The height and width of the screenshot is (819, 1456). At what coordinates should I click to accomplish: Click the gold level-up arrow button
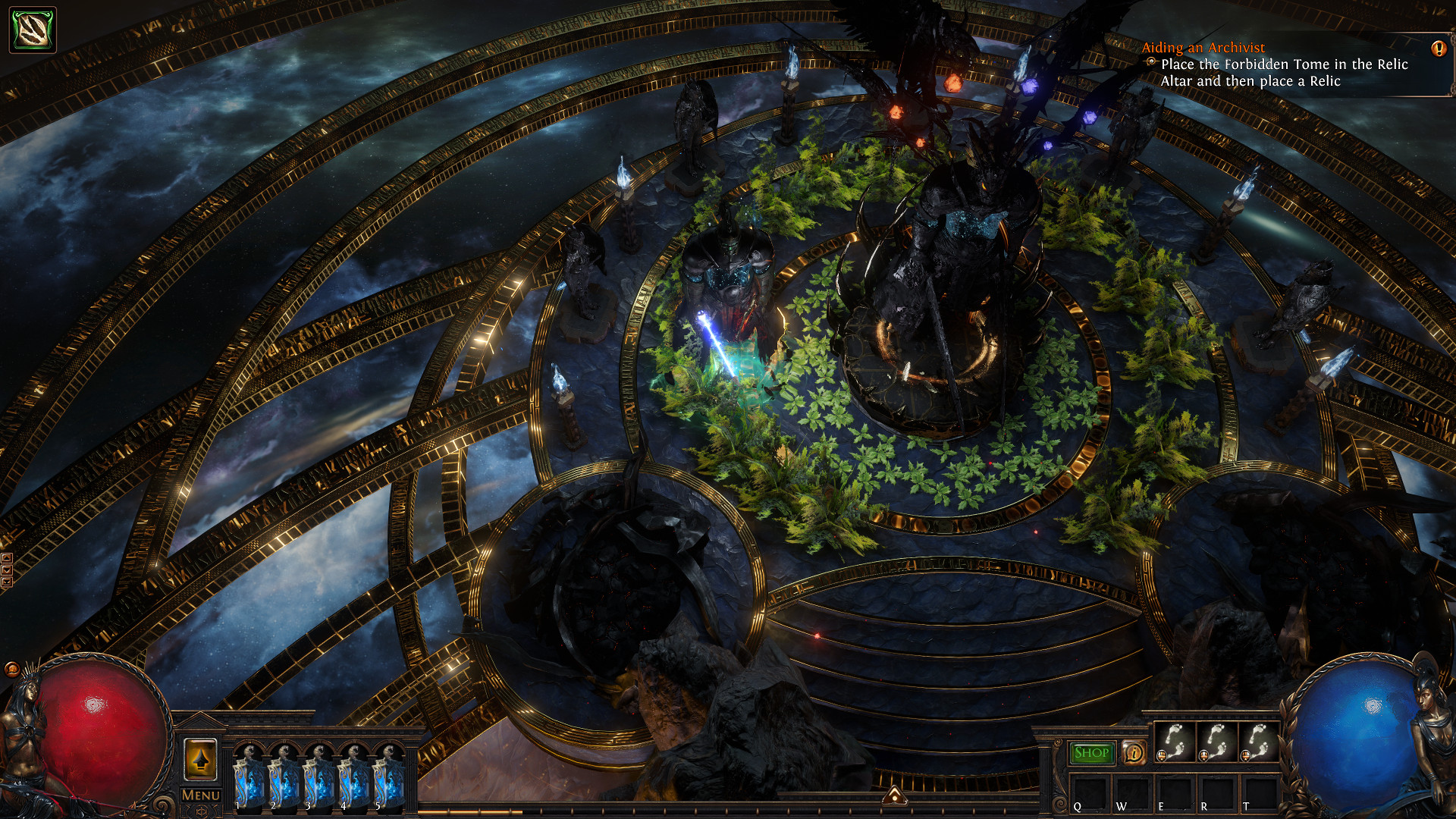(200, 759)
